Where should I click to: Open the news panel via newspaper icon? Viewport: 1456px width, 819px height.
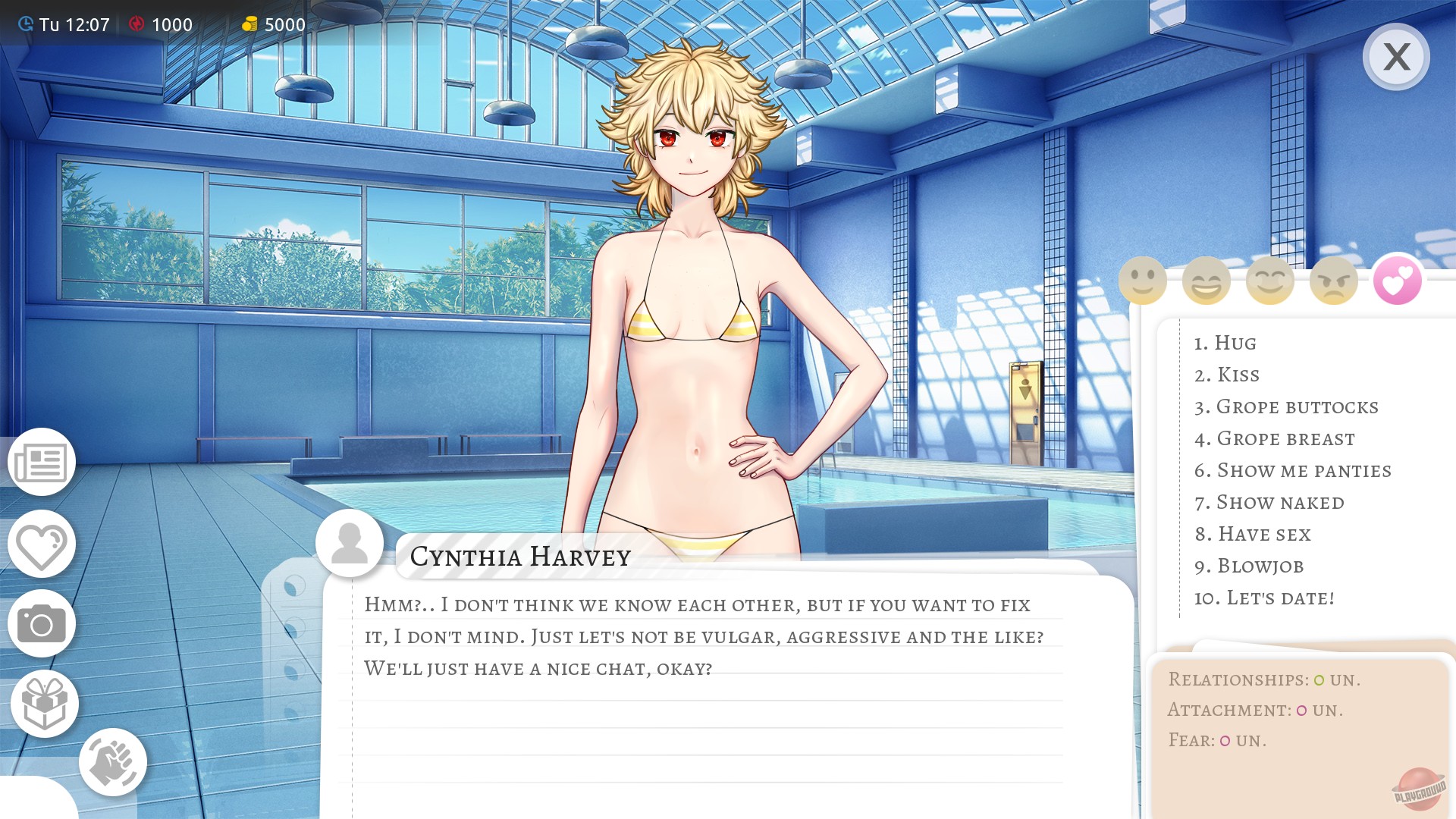point(42,463)
